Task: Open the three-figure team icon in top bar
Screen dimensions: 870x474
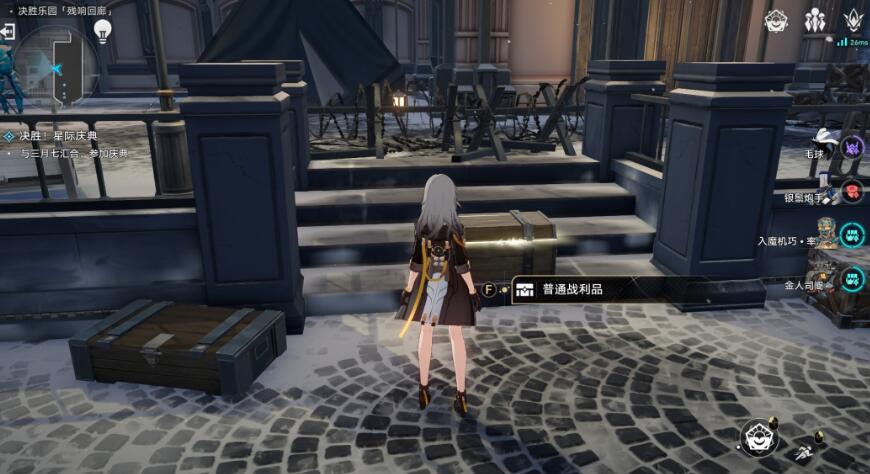Action: click(815, 20)
